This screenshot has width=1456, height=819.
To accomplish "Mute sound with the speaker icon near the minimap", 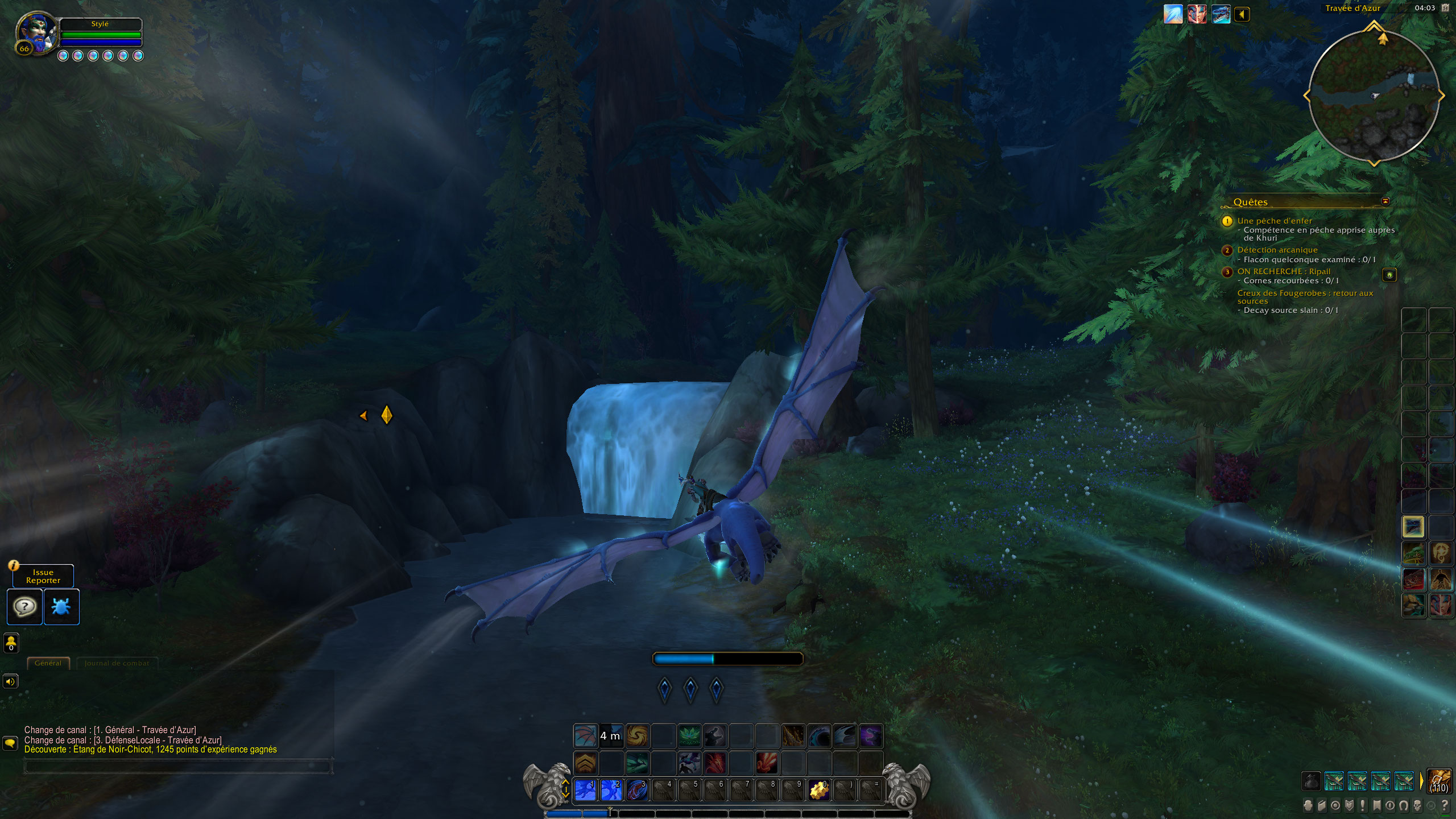I will (1243, 14).
